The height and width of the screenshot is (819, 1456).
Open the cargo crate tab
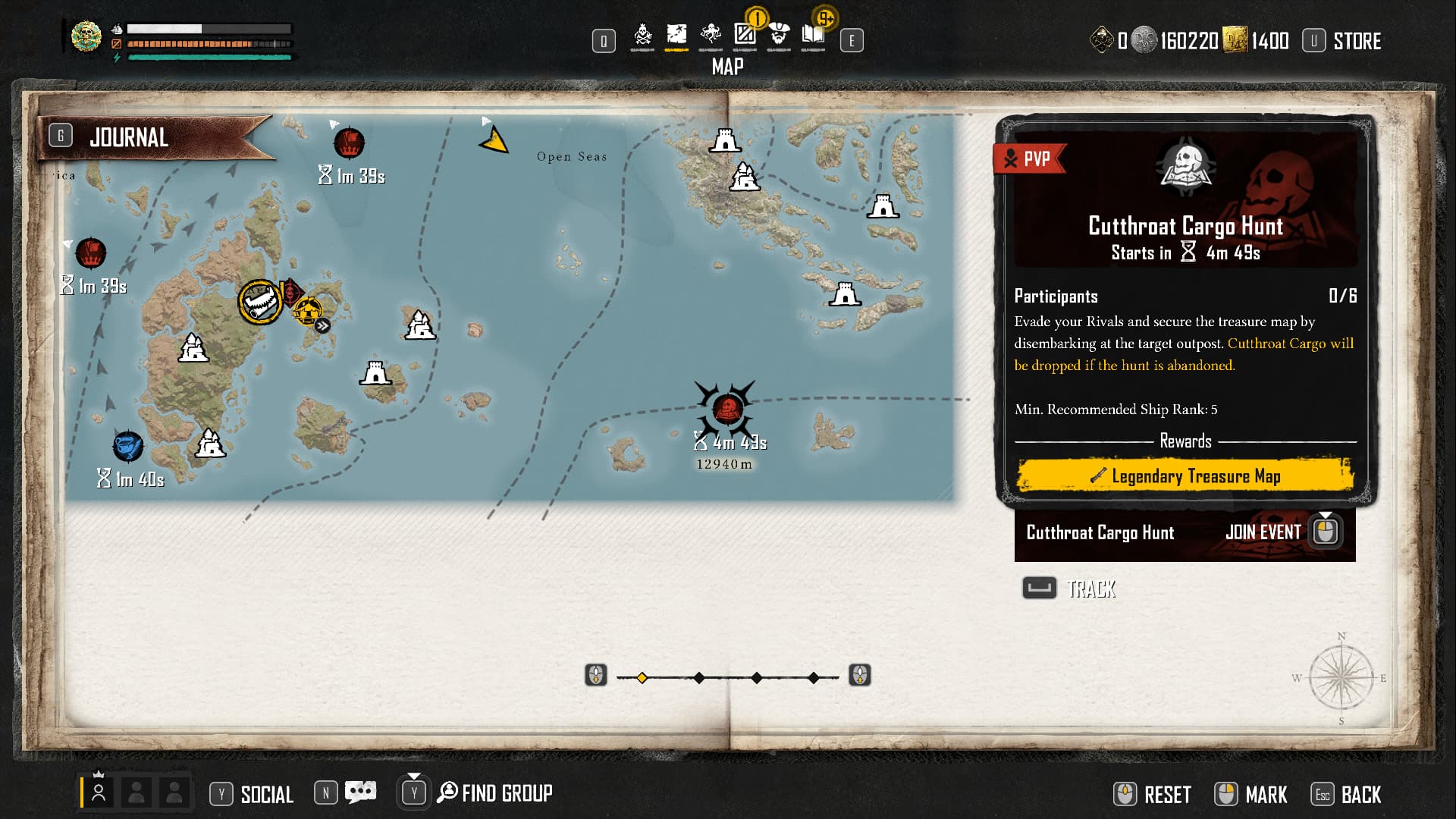pyautogui.click(x=745, y=35)
